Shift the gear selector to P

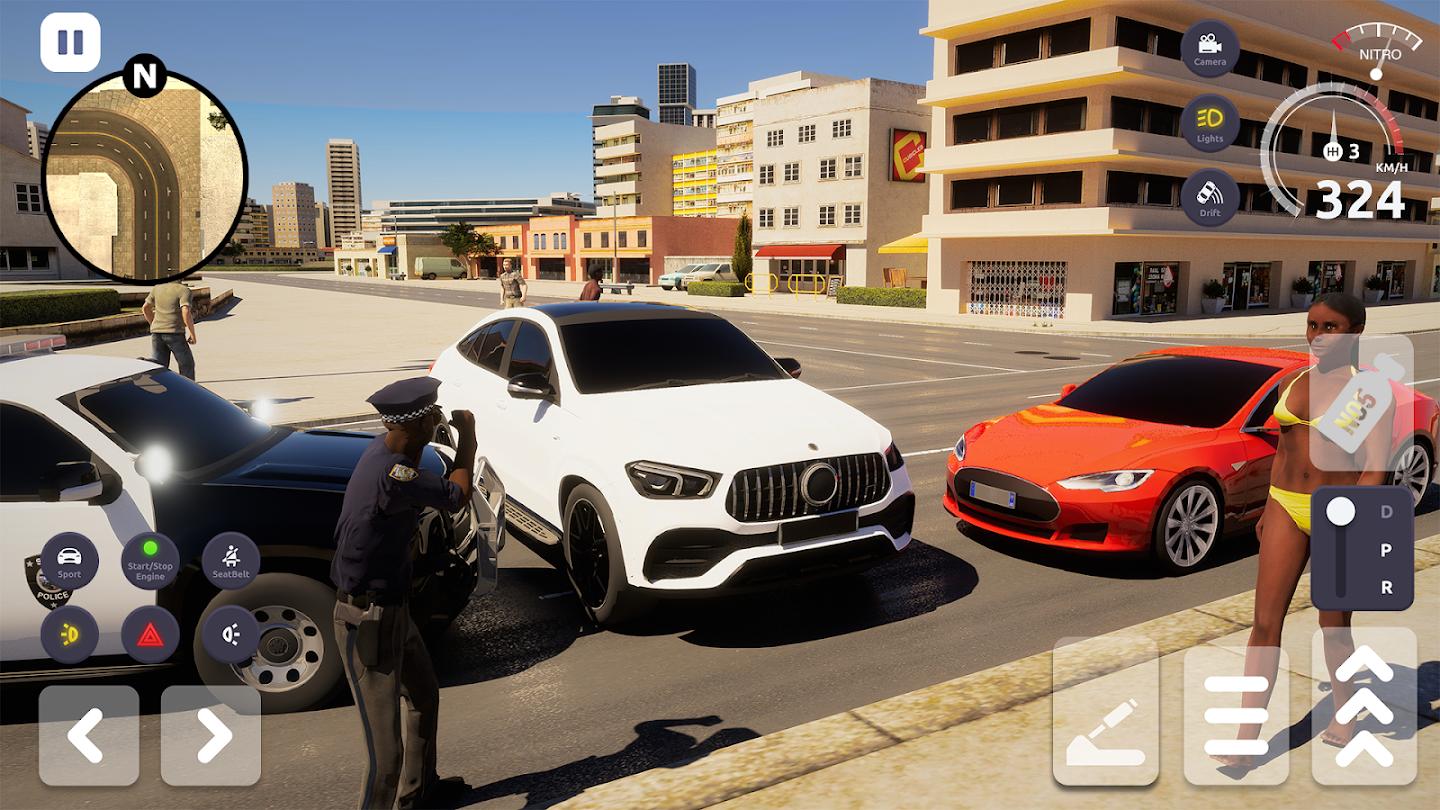tap(1386, 550)
